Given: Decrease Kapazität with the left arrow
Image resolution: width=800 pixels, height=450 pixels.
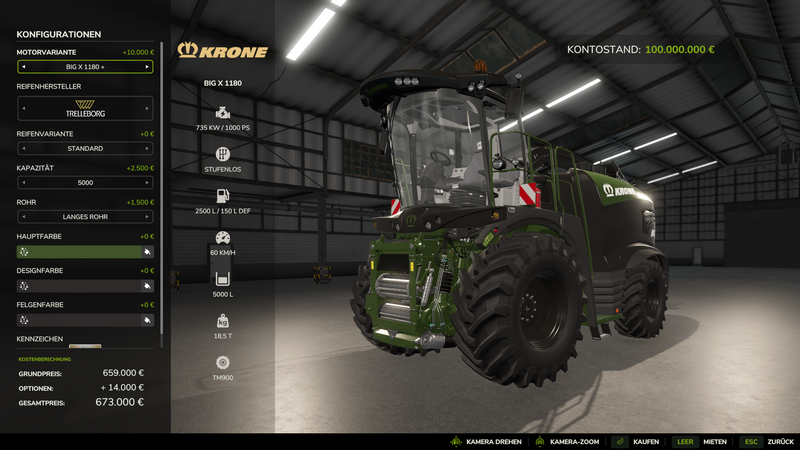Looking at the screenshot, I should 23,183.
